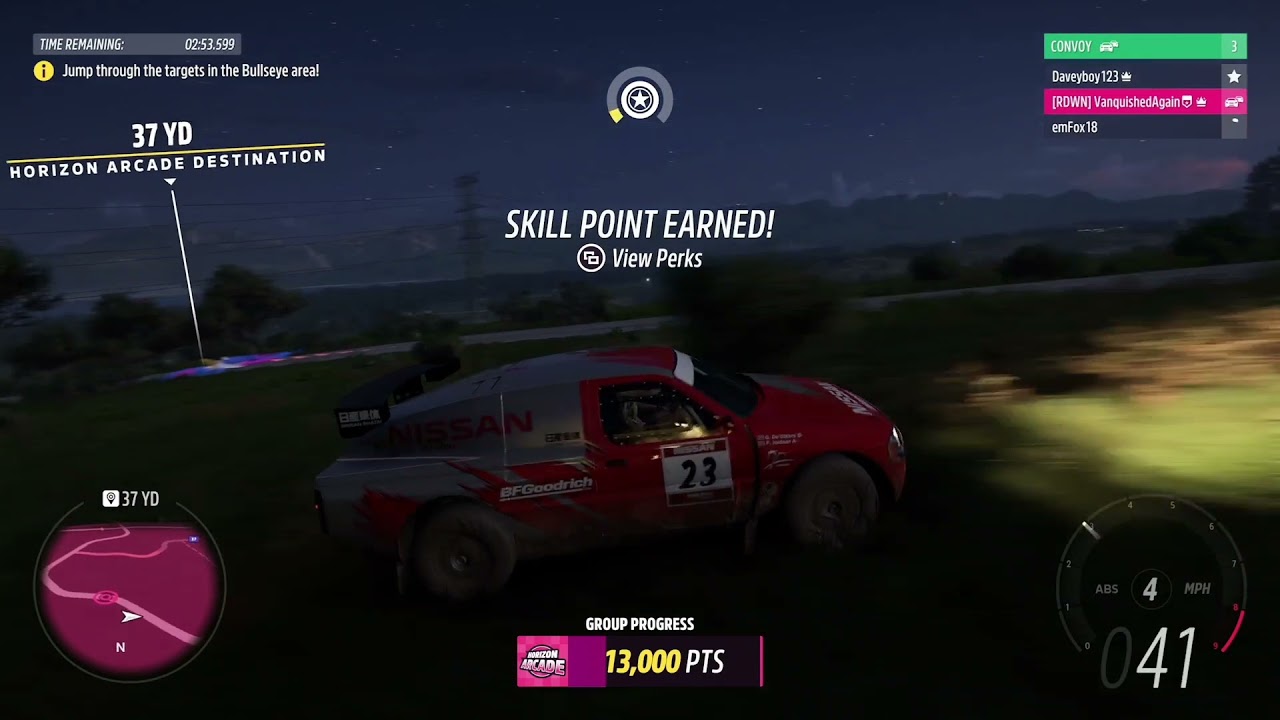This screenshot has width=1280, height=720.
Task: Select the tire skill wheel icon top center
Action: pos(640,97)
